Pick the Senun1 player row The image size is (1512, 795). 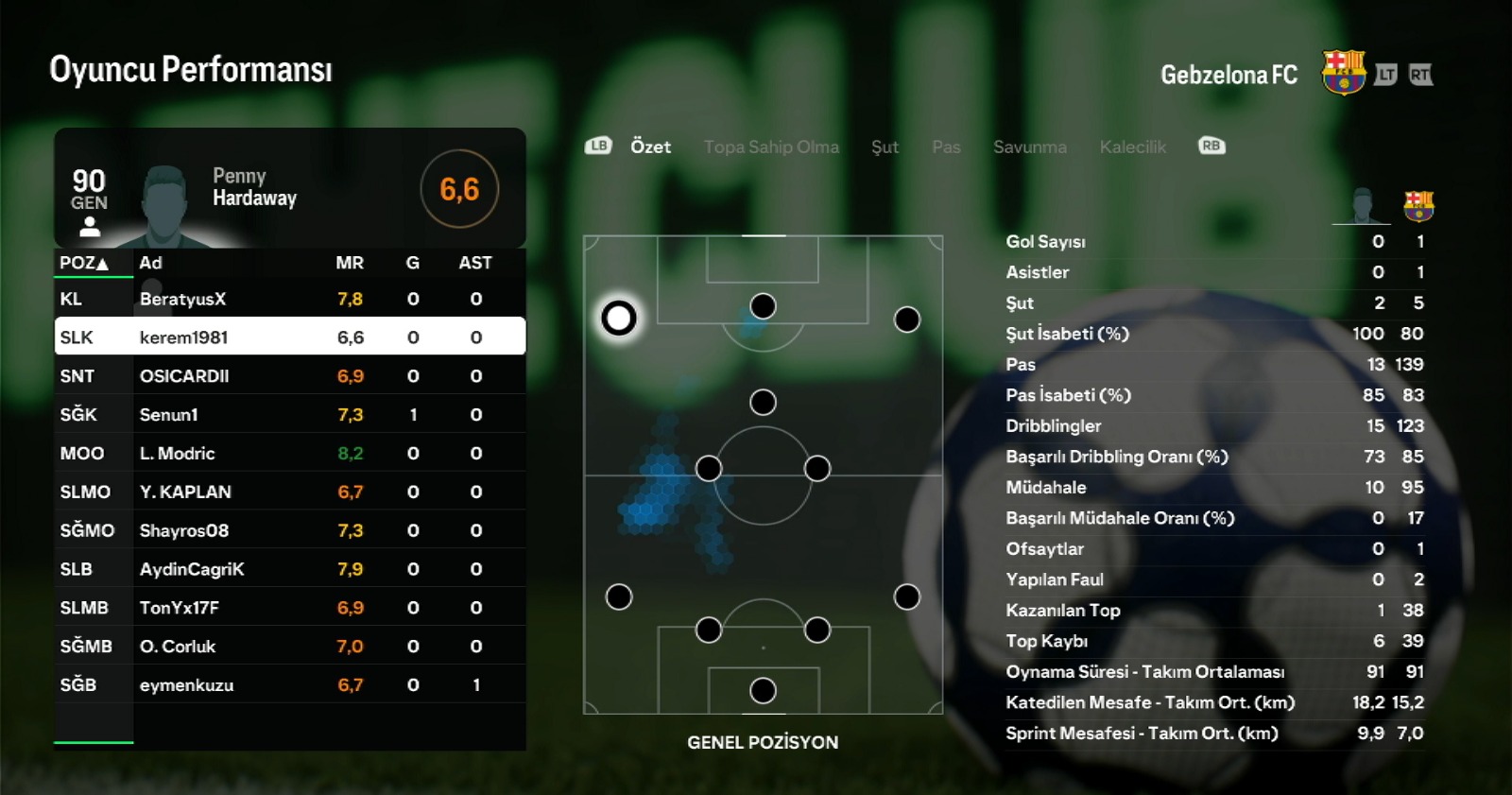(x=289, y=414)
